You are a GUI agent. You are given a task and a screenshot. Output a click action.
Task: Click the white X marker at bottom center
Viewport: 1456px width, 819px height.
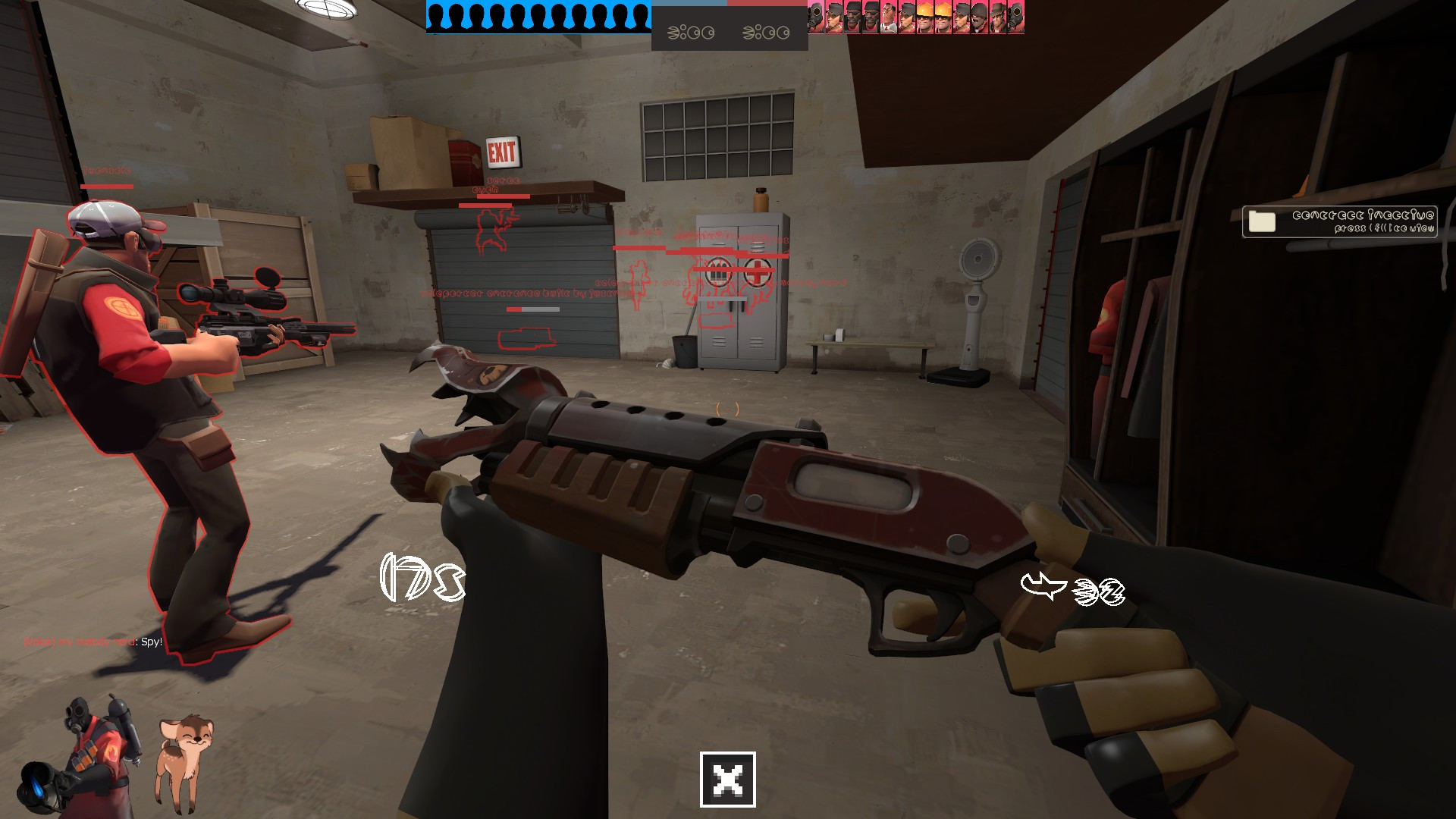(726, 780)
